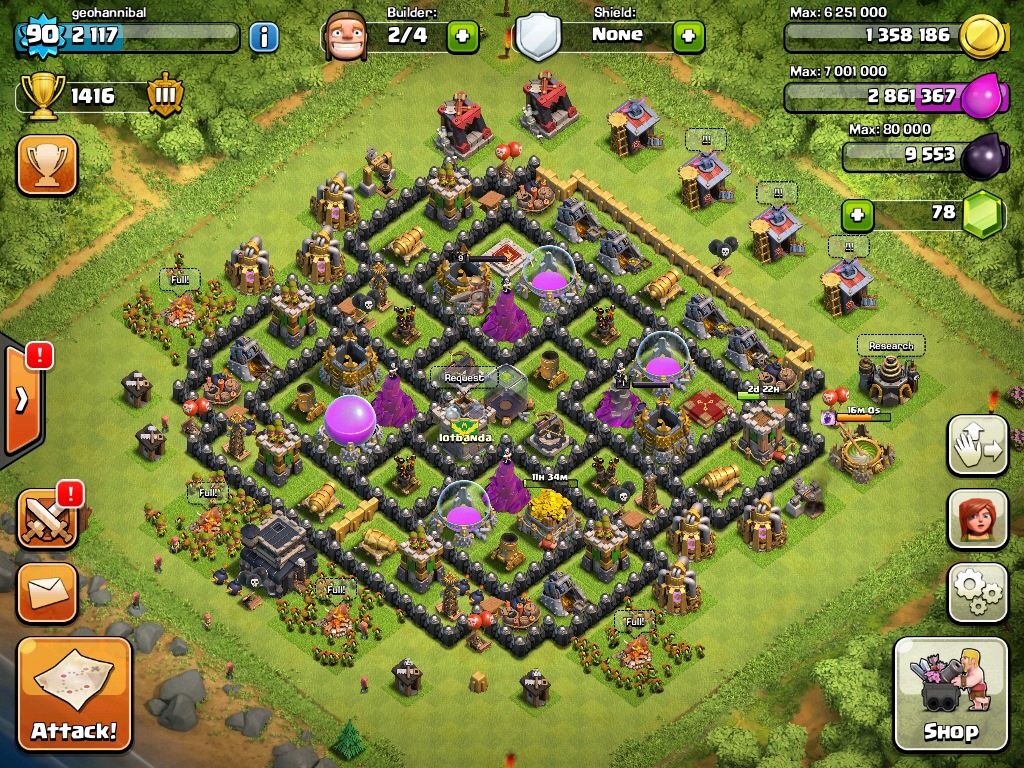Open the red-haired Valkyrie portrait button
The image size is (1024, 768).
pyautogui.click(x=977, y=519)
